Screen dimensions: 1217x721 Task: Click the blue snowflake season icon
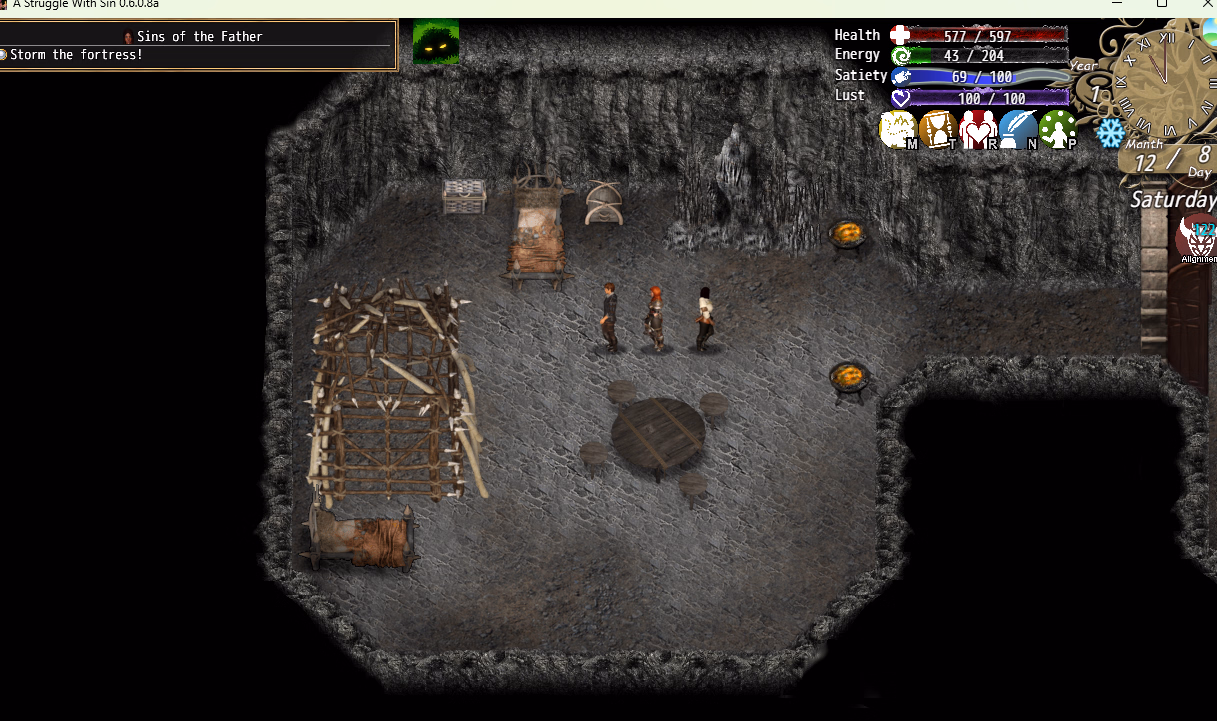point(1110,132)
